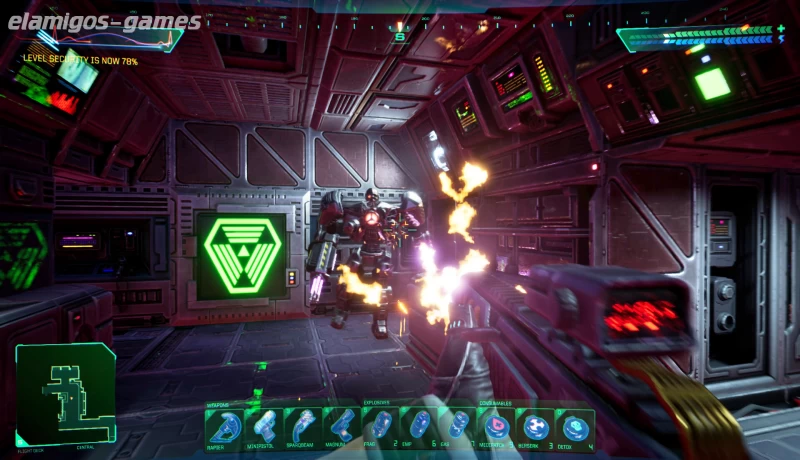
Task: Select the Rapier weapon slot
Action: pos(223,428)
